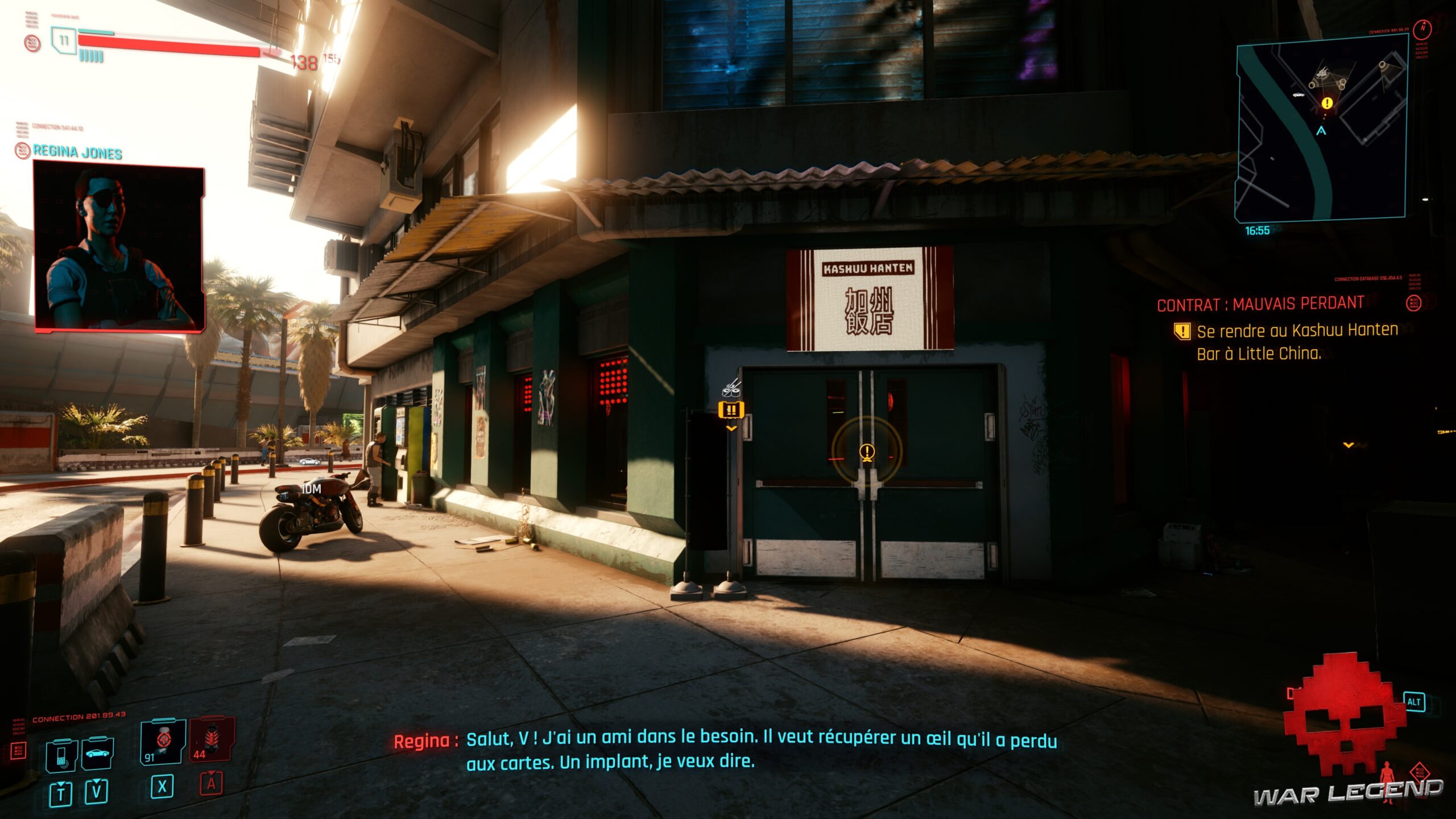Open the phone icon slot

61,756
